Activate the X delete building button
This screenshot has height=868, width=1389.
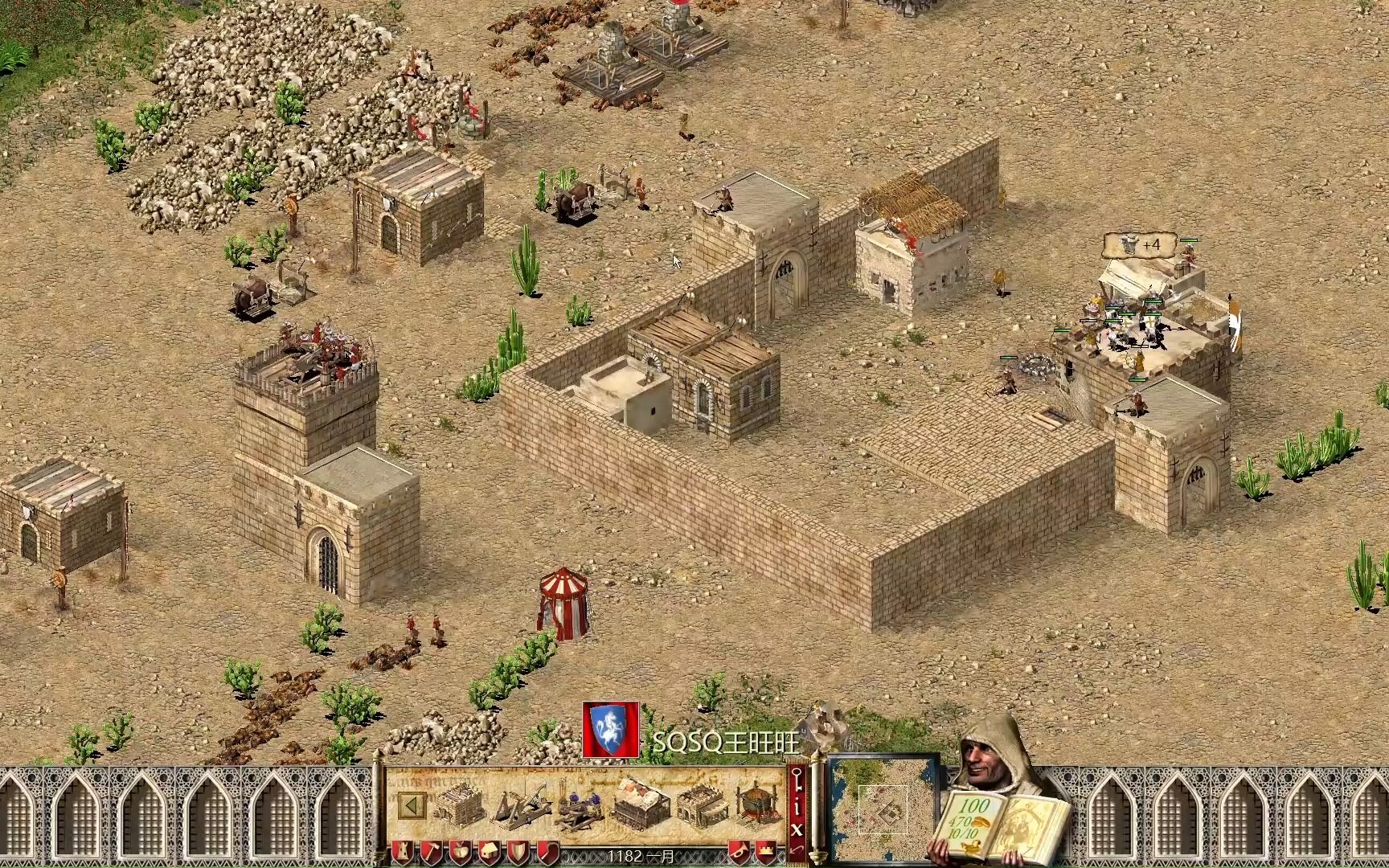coord(797,828)
